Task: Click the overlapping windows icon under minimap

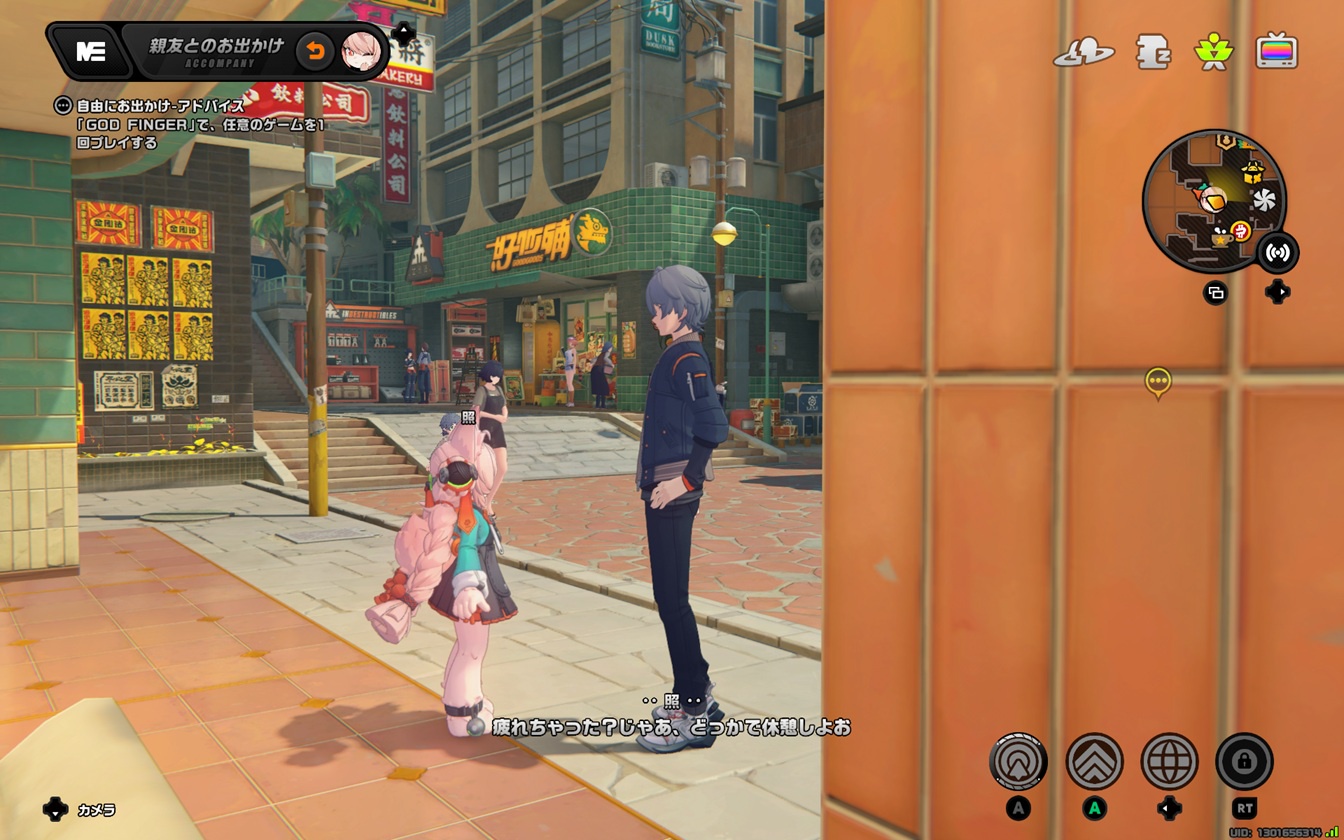Action: tap(1216, 293)
